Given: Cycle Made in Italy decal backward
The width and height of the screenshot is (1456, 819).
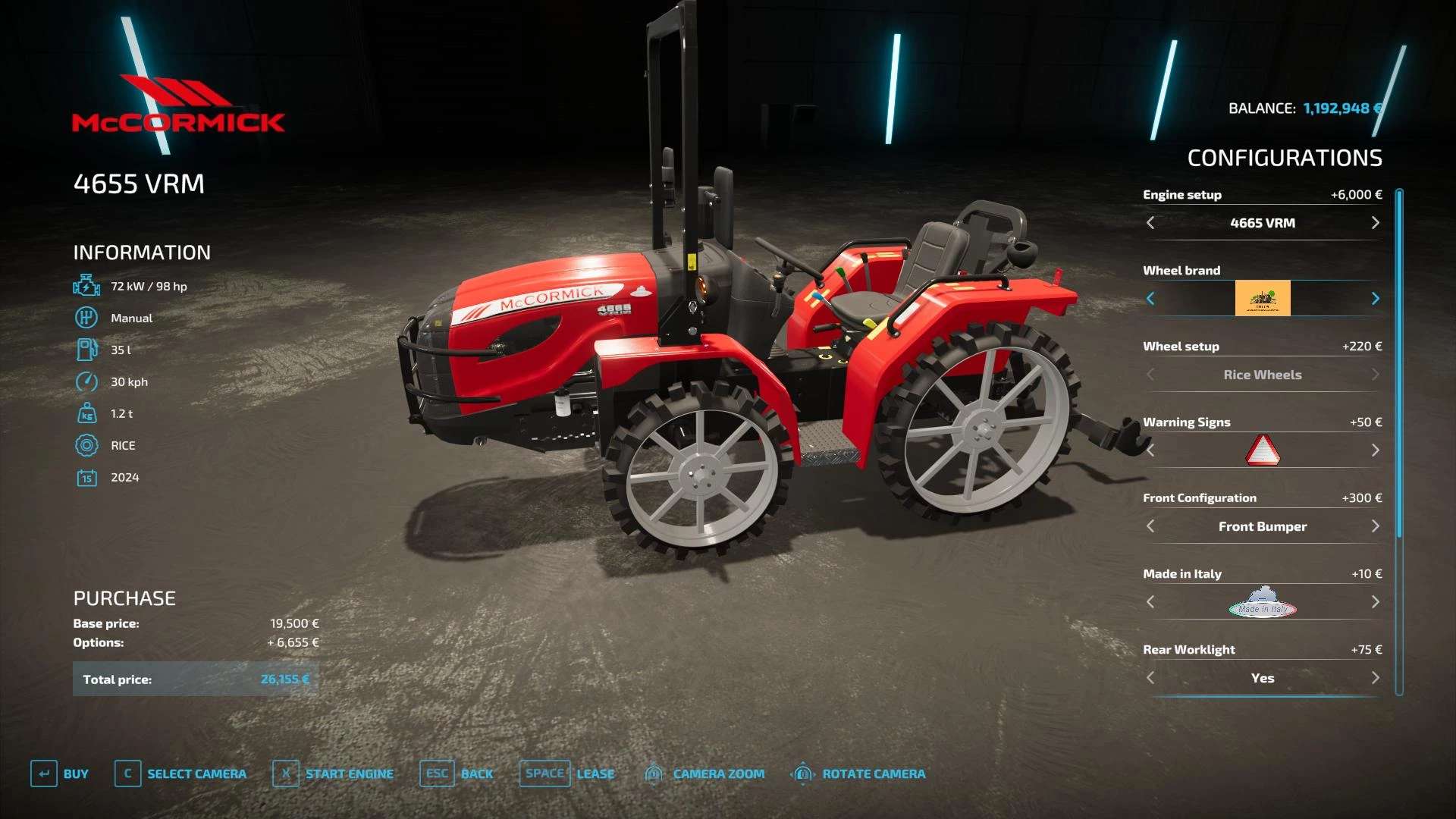Looking at the screenshot, I should 1150,602.
